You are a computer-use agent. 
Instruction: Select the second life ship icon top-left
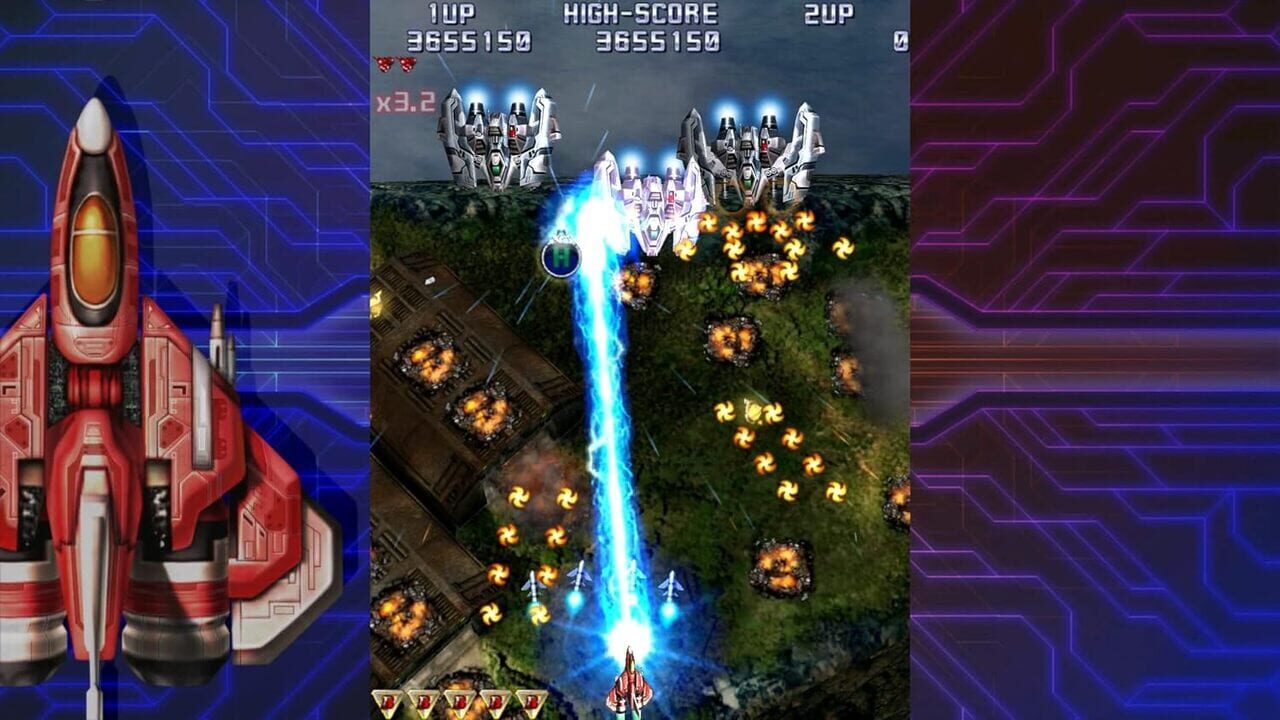[x=408, y=64]
